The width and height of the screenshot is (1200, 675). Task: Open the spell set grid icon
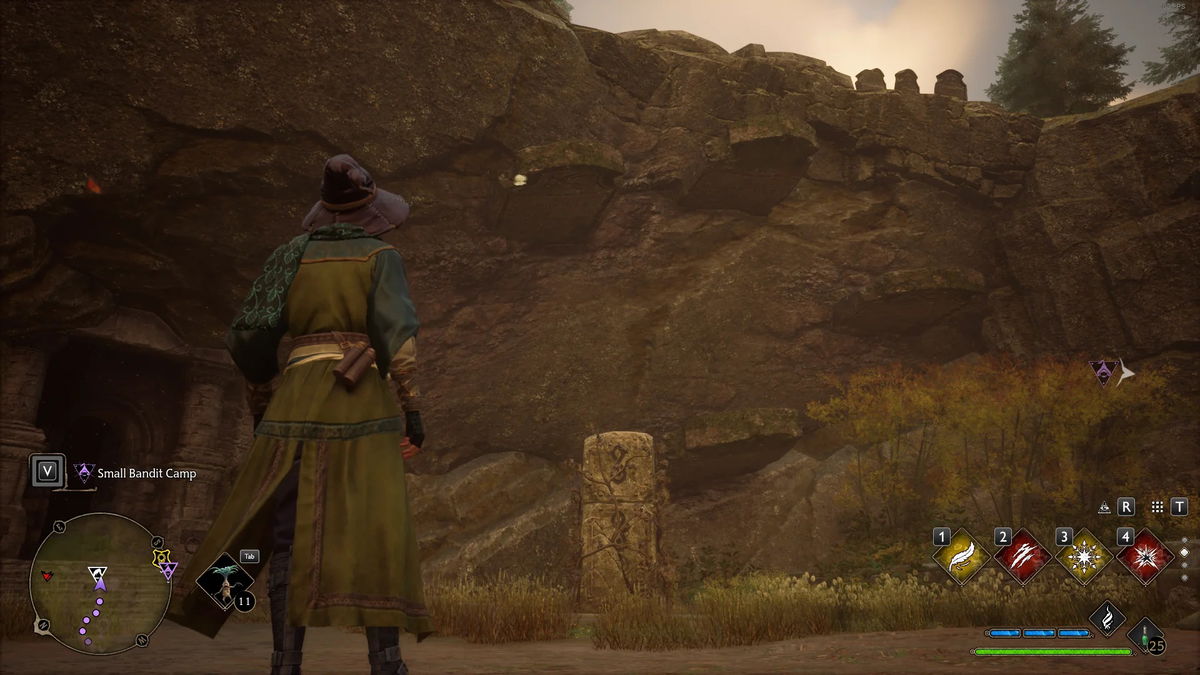click(1157, 507)
